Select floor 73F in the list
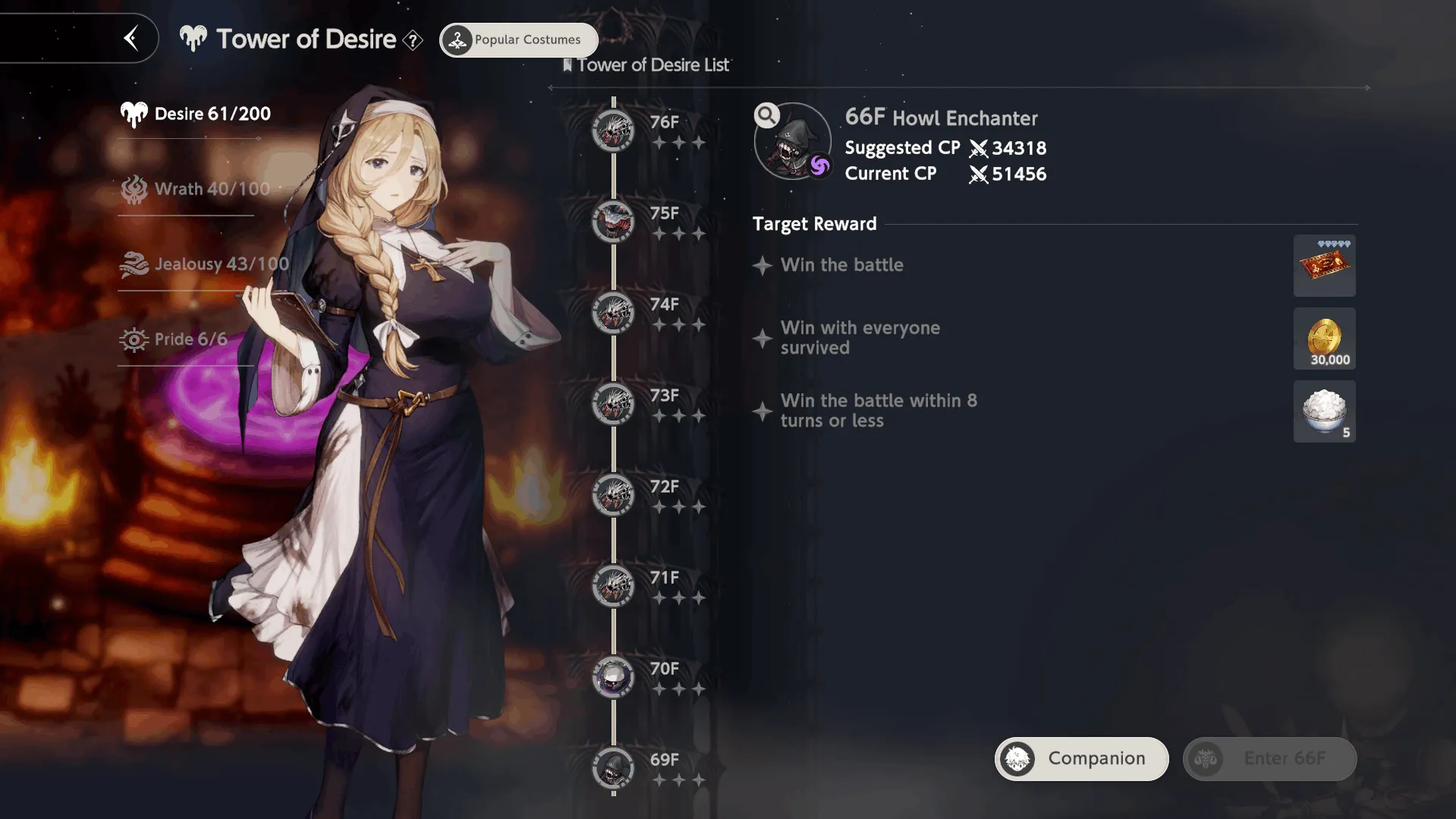 click(613, 404)
